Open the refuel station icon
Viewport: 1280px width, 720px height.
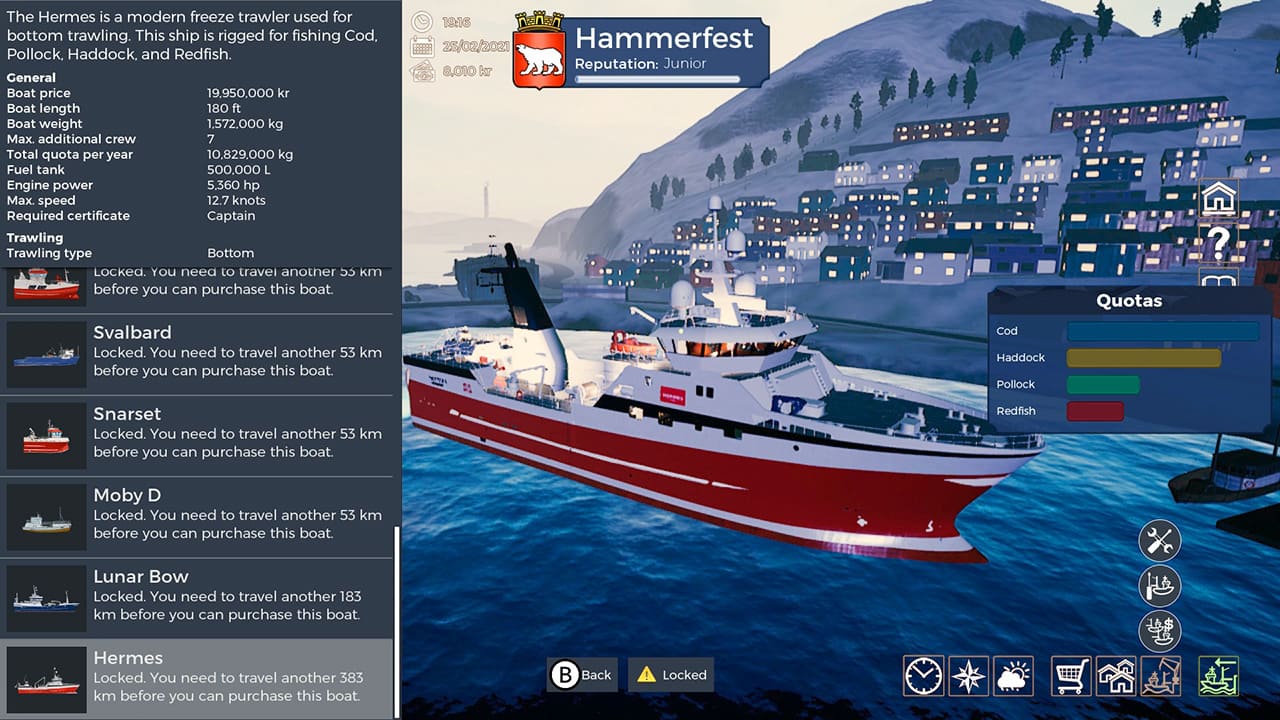click(1162, 586)
